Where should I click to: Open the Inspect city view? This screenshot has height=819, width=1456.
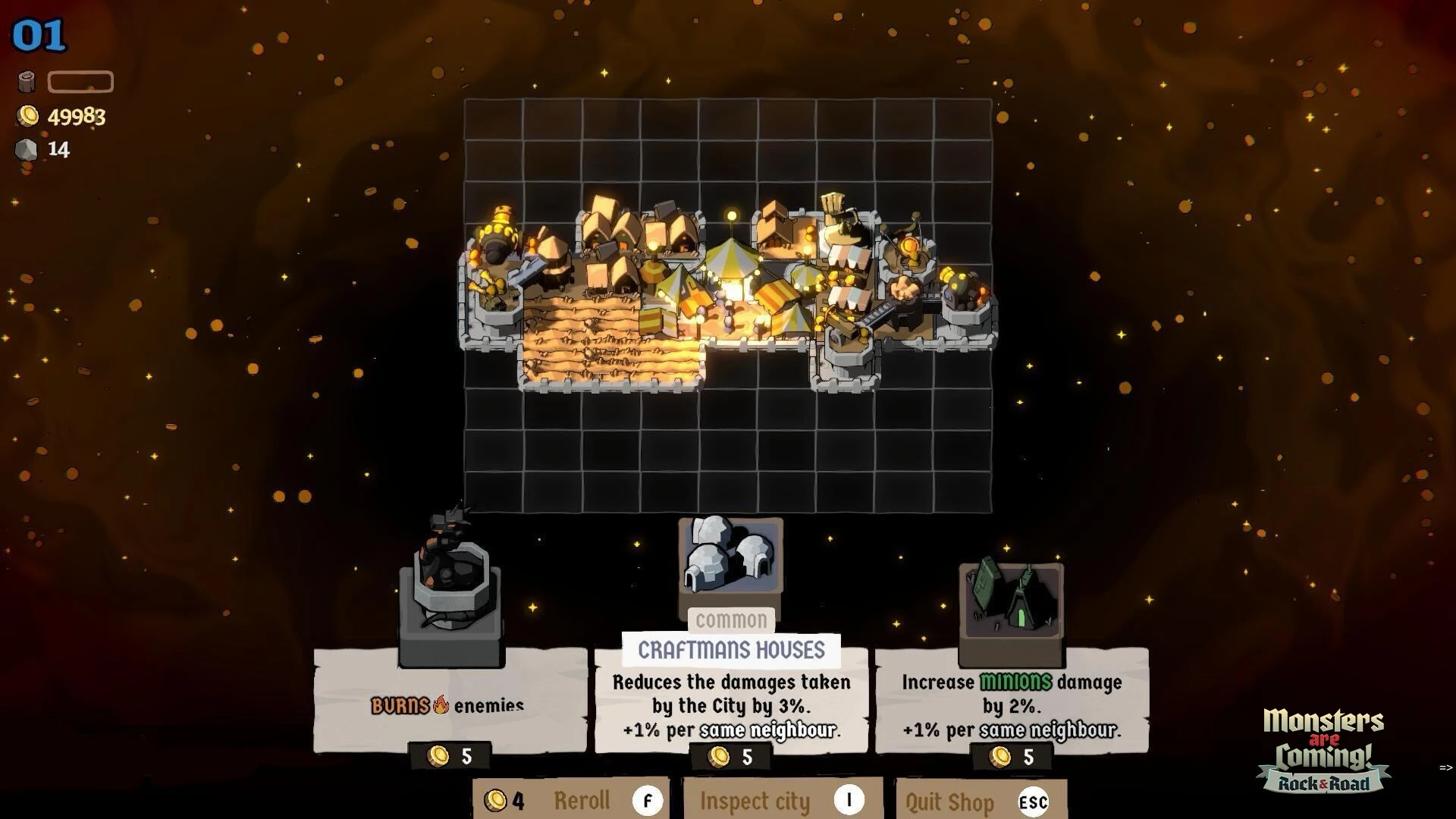point(783,800)
